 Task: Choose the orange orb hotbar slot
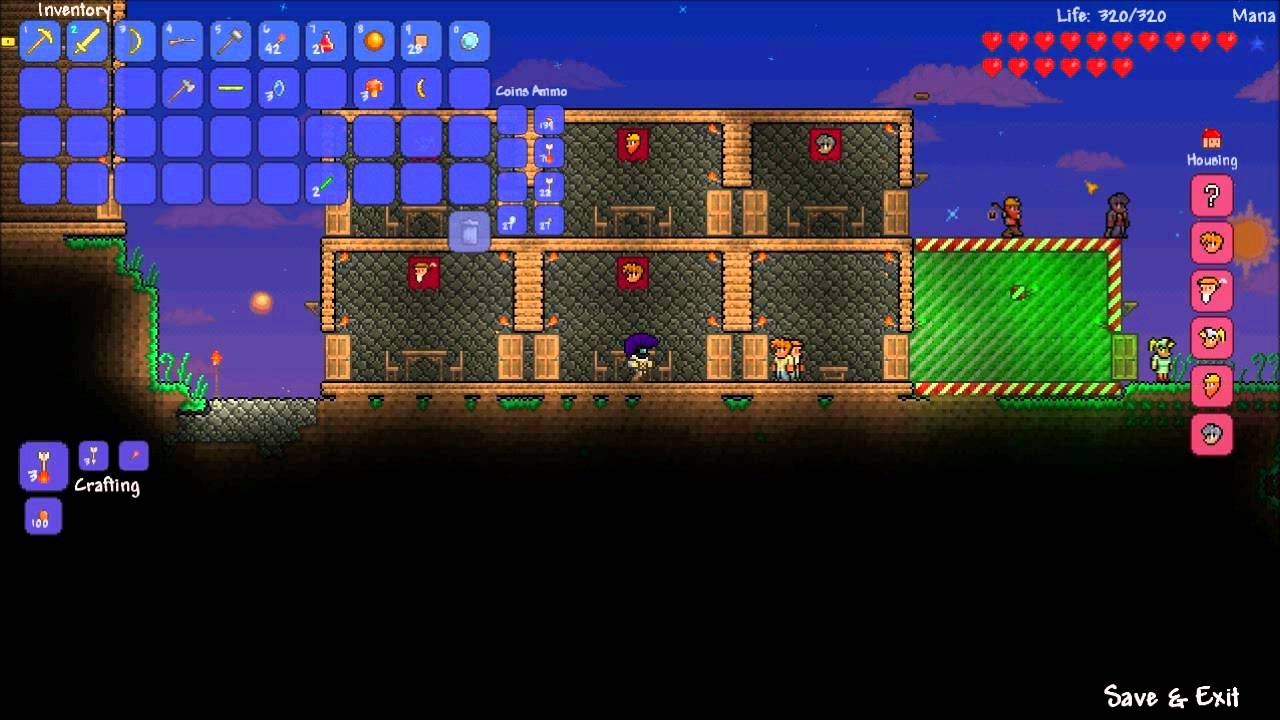pyautogui.click(x=373, y=41)
